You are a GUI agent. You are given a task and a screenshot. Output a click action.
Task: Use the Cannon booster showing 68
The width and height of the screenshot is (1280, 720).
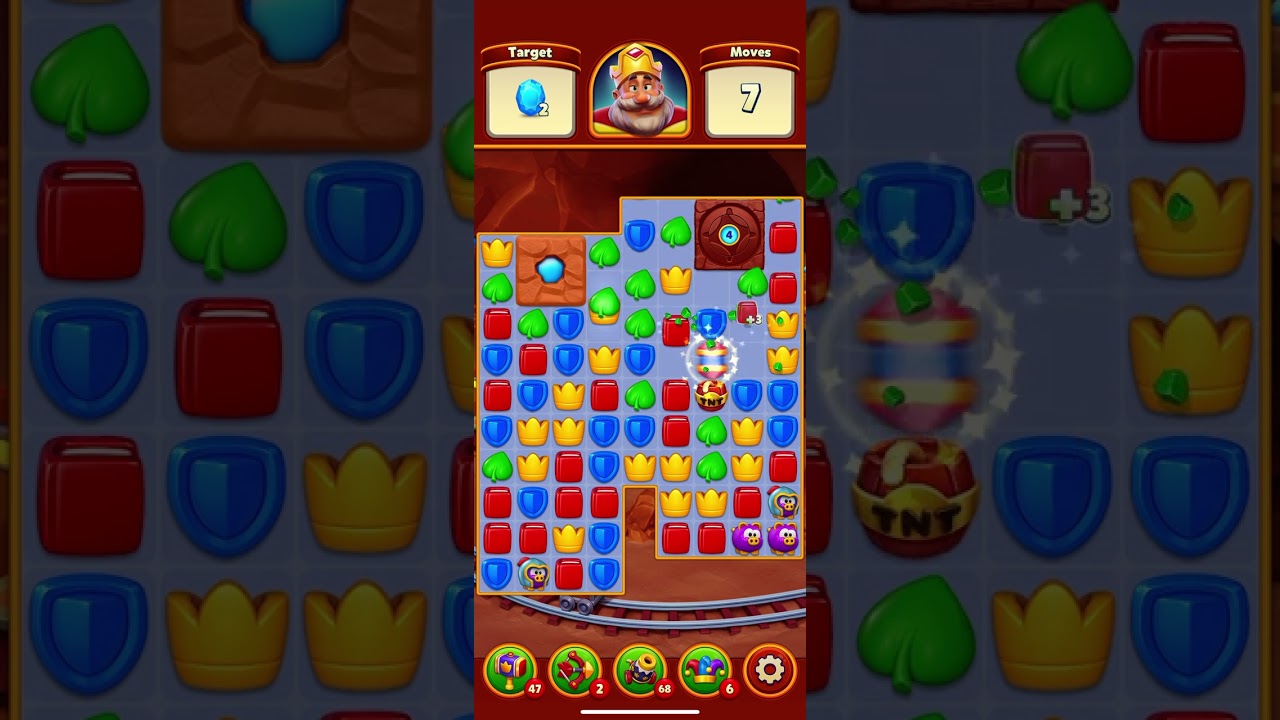(638, 670)
